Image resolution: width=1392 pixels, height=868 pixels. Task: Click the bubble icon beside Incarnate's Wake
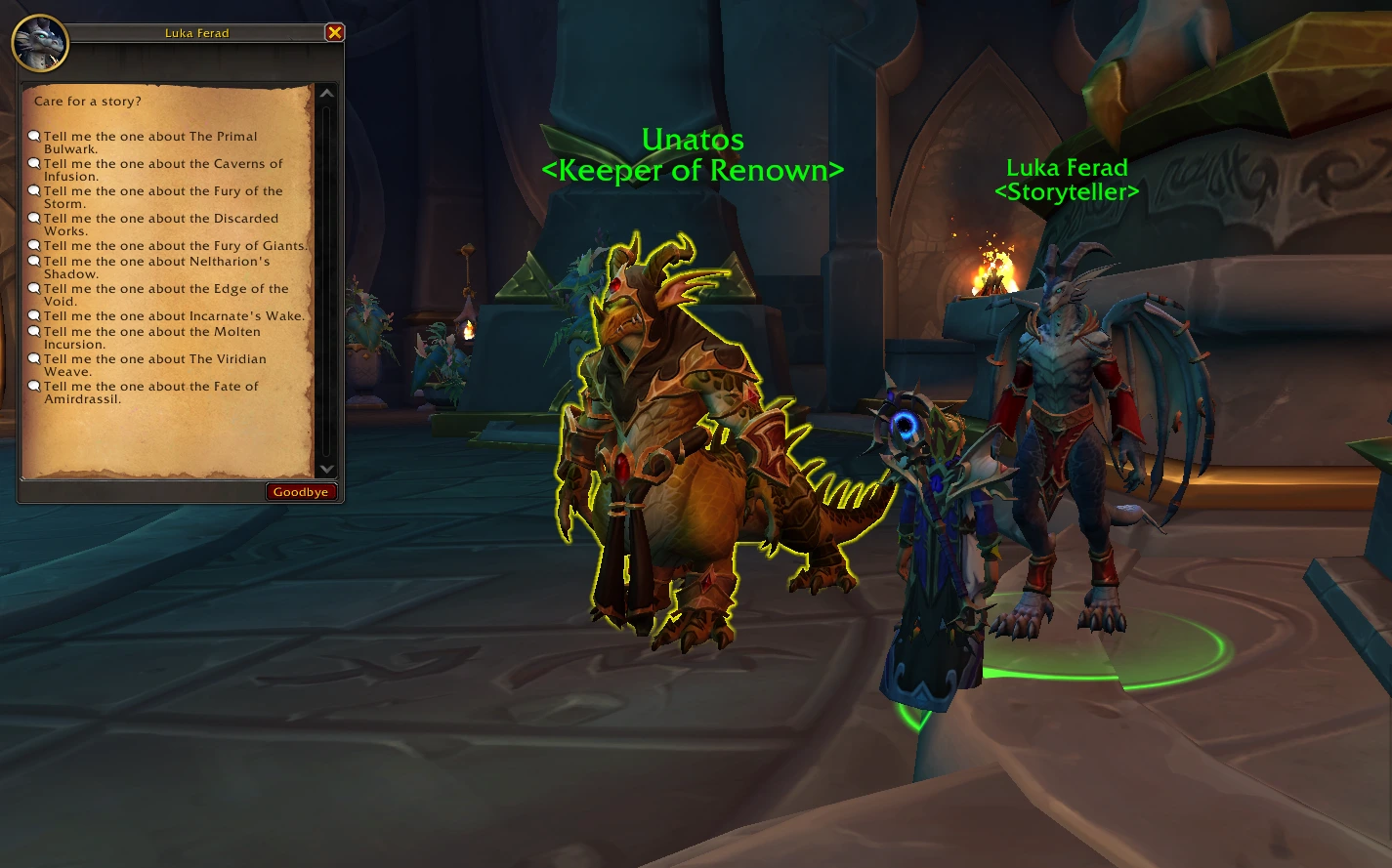click(x=35, y=315)
